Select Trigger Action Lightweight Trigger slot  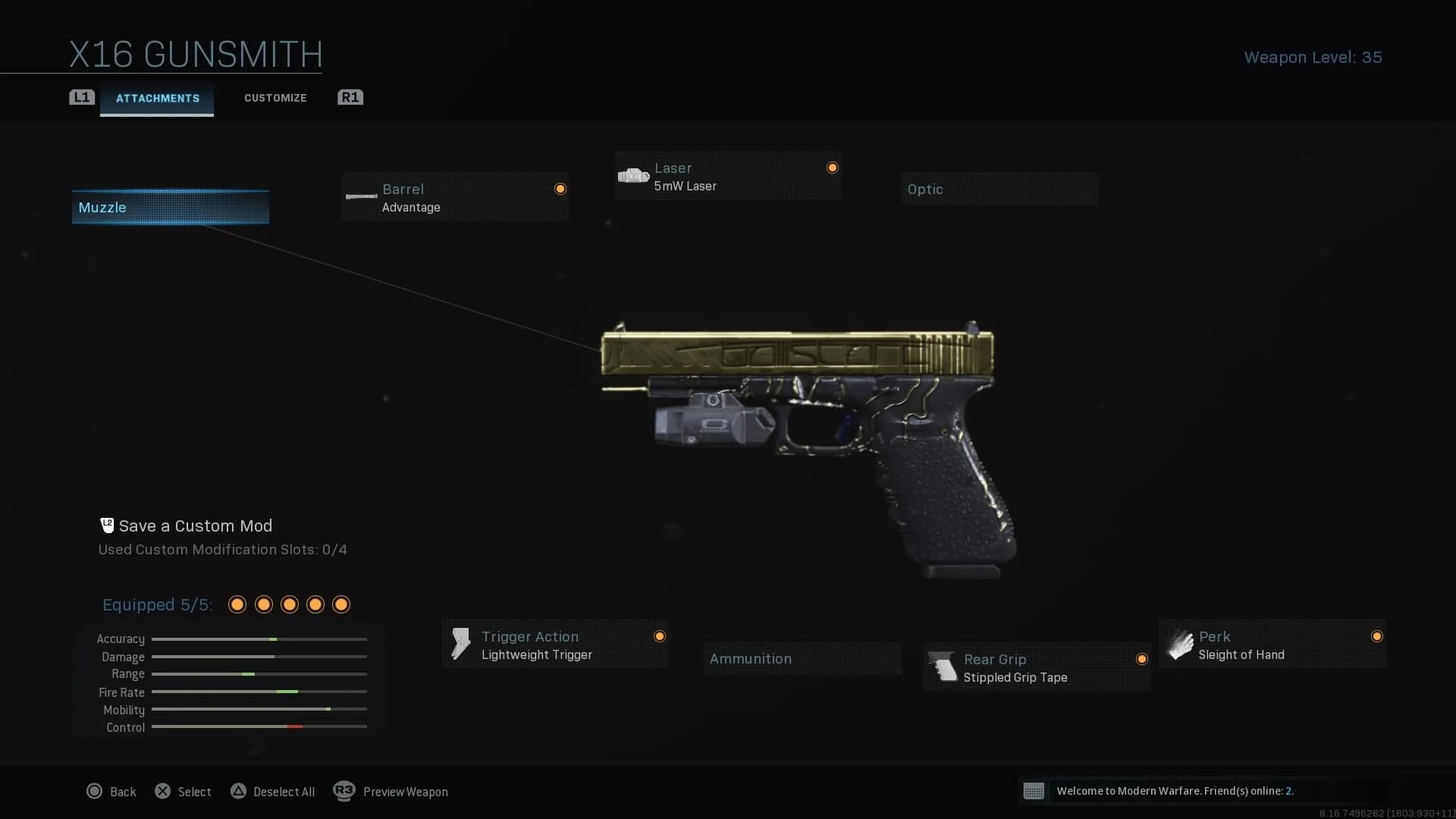coord(555,645)
